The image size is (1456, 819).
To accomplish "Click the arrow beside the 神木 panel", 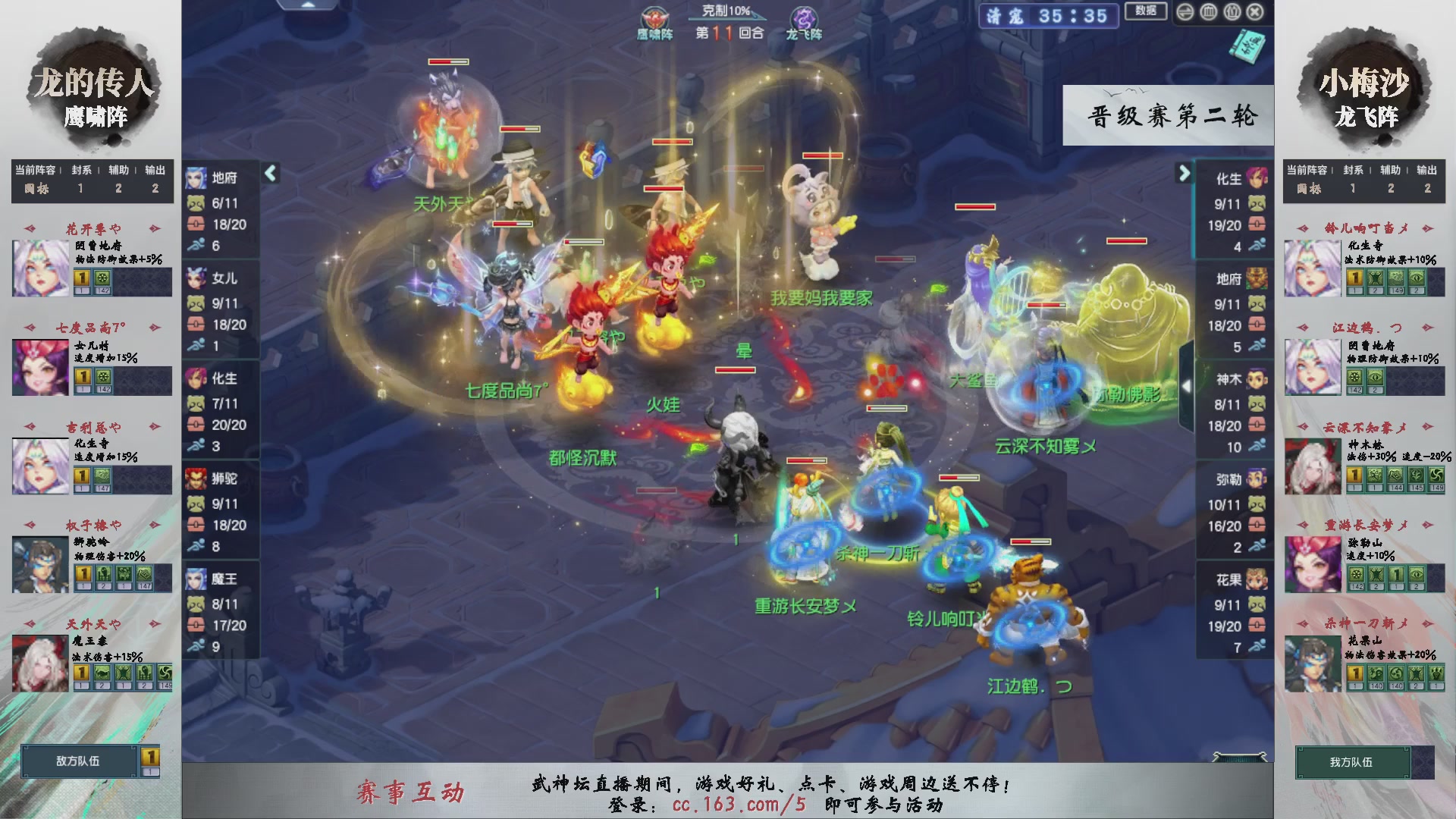I will point(1187,385).
